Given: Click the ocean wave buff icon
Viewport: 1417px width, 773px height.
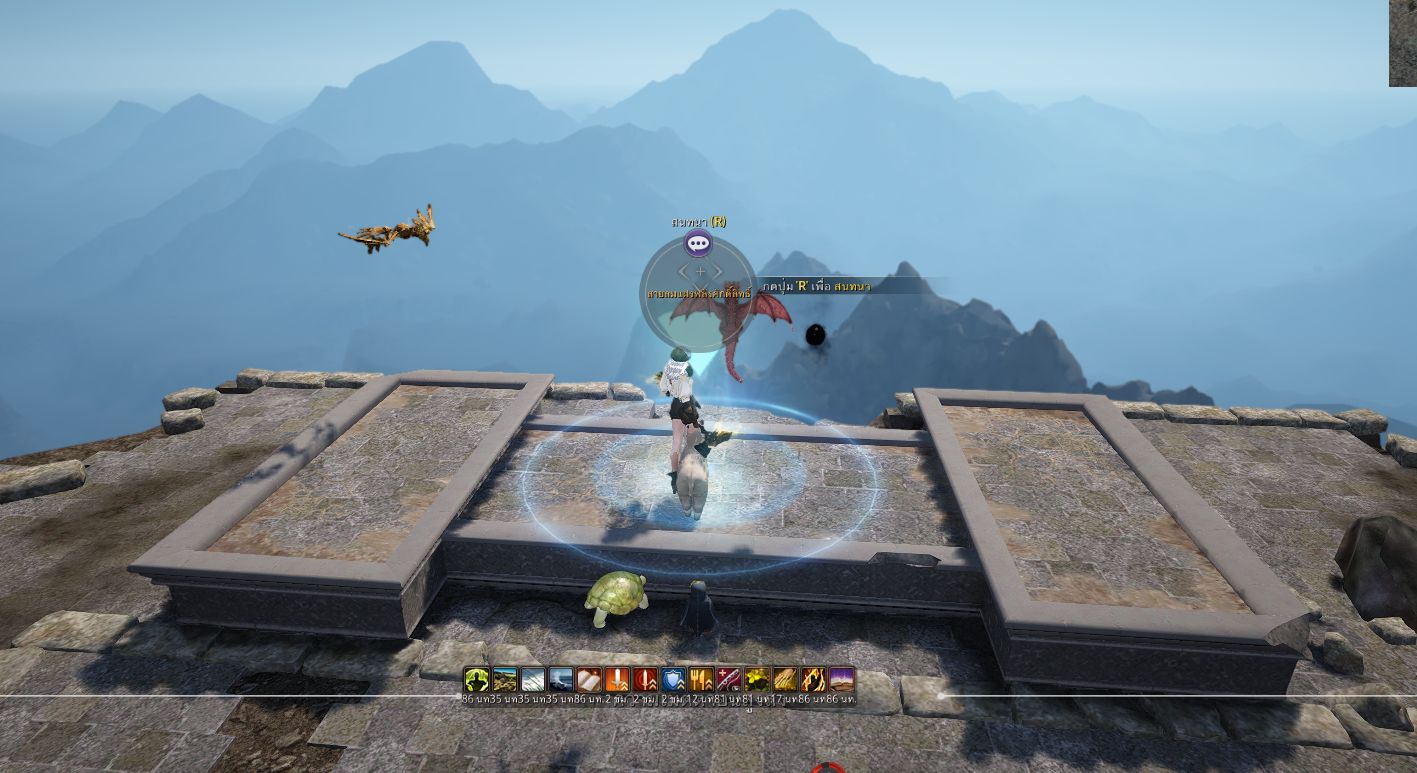Looking at the screenshot, I should (x=560, y=680).
